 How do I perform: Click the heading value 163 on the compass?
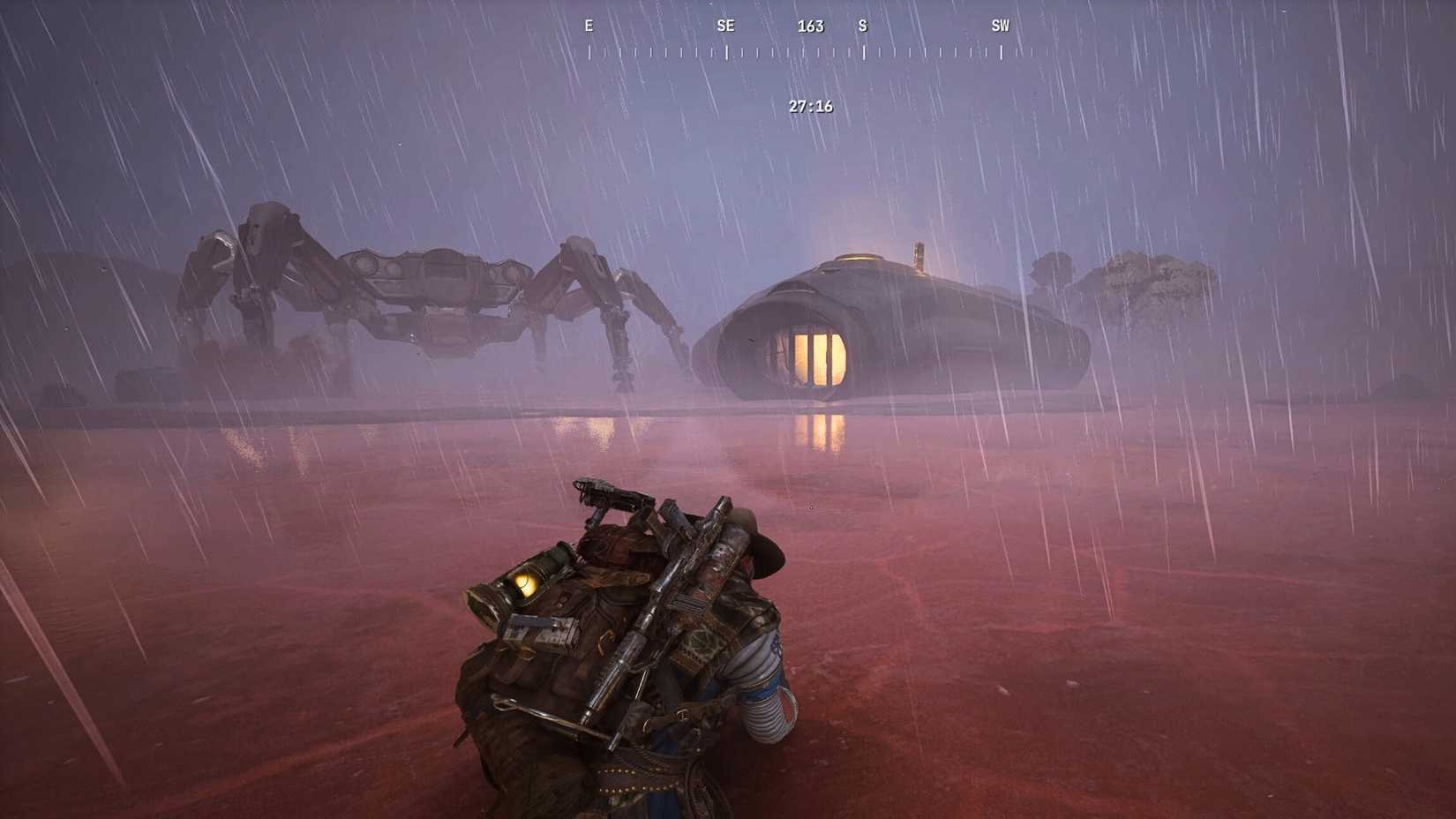(x=809, y=26)
